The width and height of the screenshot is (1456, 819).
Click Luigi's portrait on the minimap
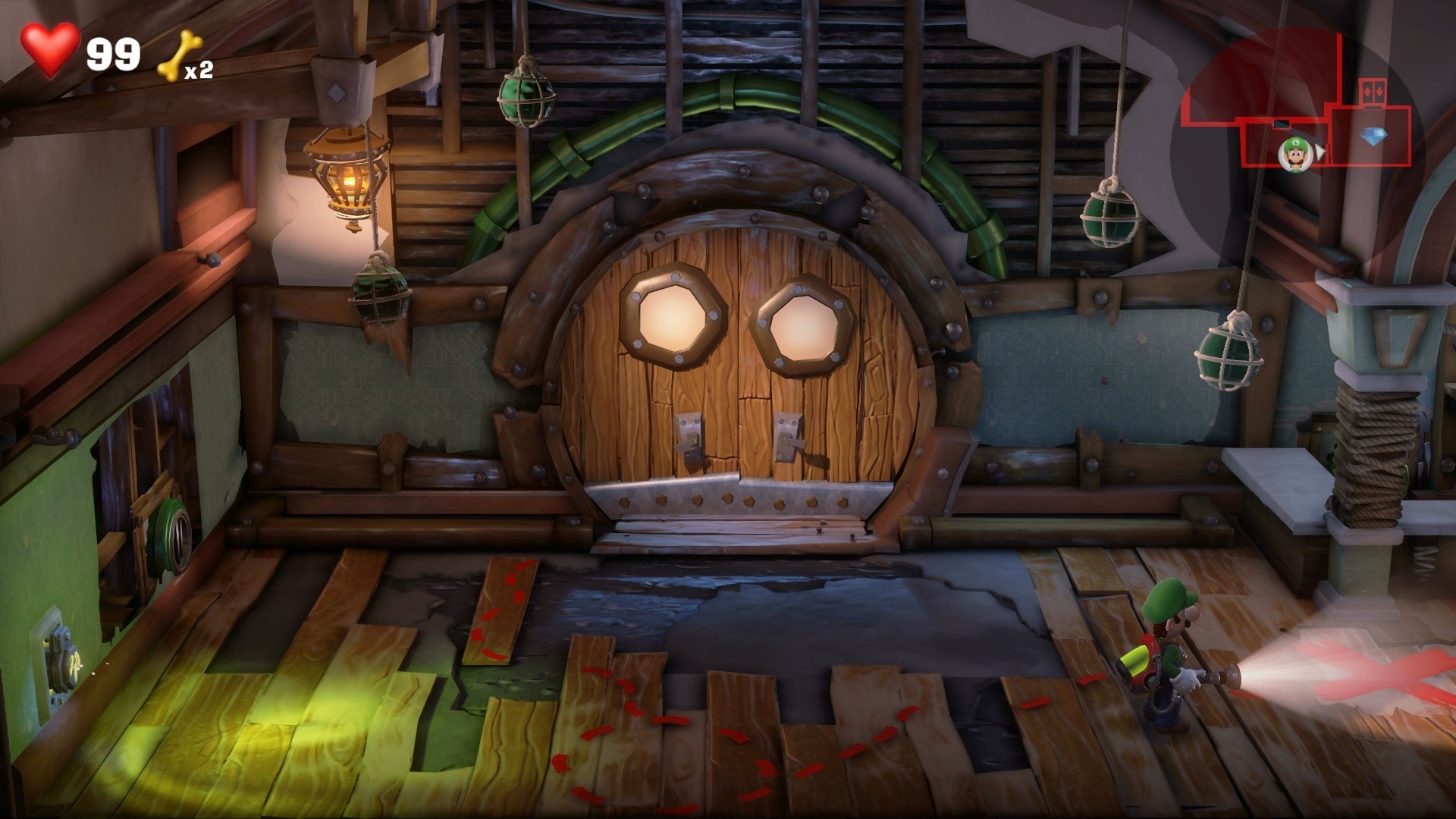[x=1294, y=155]
